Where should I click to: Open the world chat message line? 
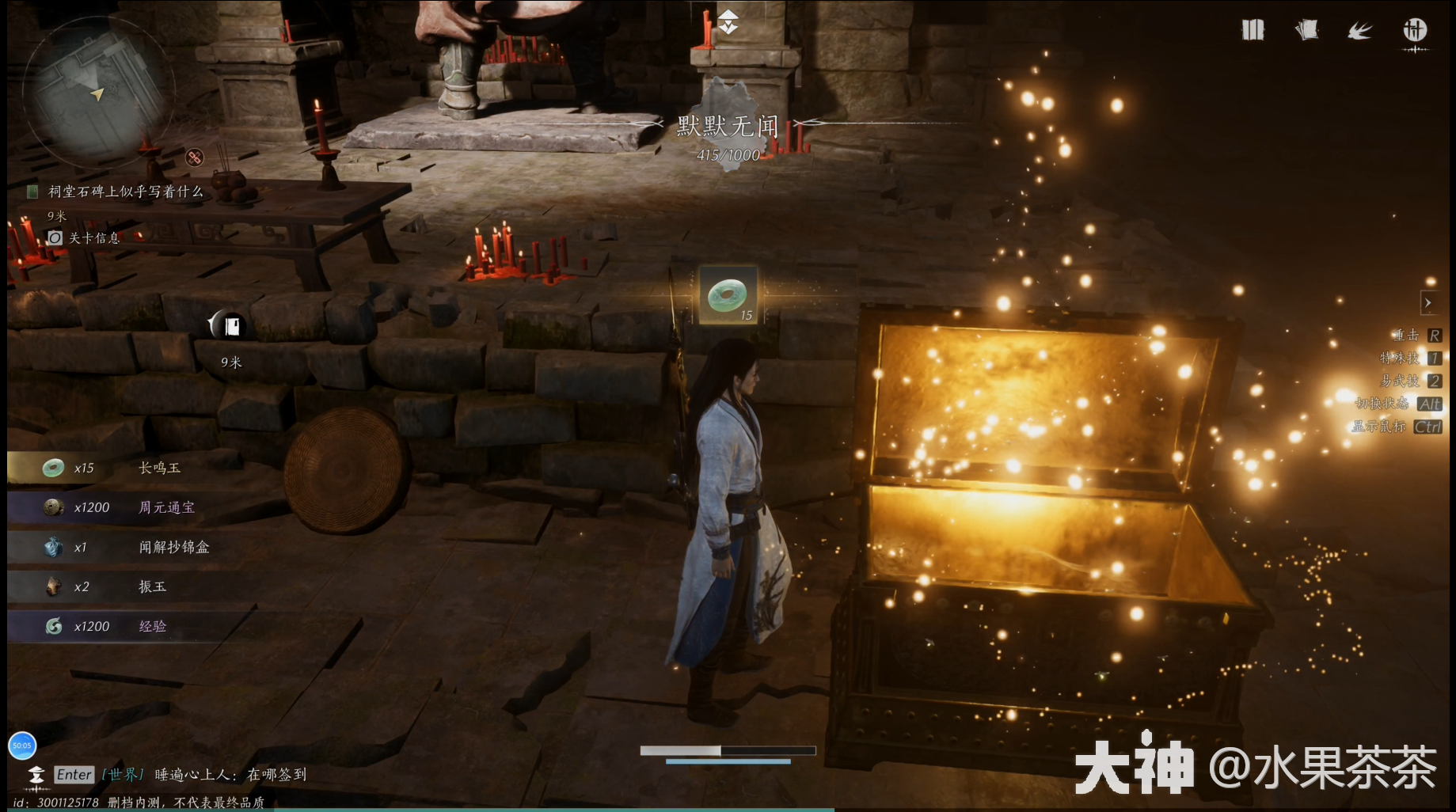pos(230,775)
